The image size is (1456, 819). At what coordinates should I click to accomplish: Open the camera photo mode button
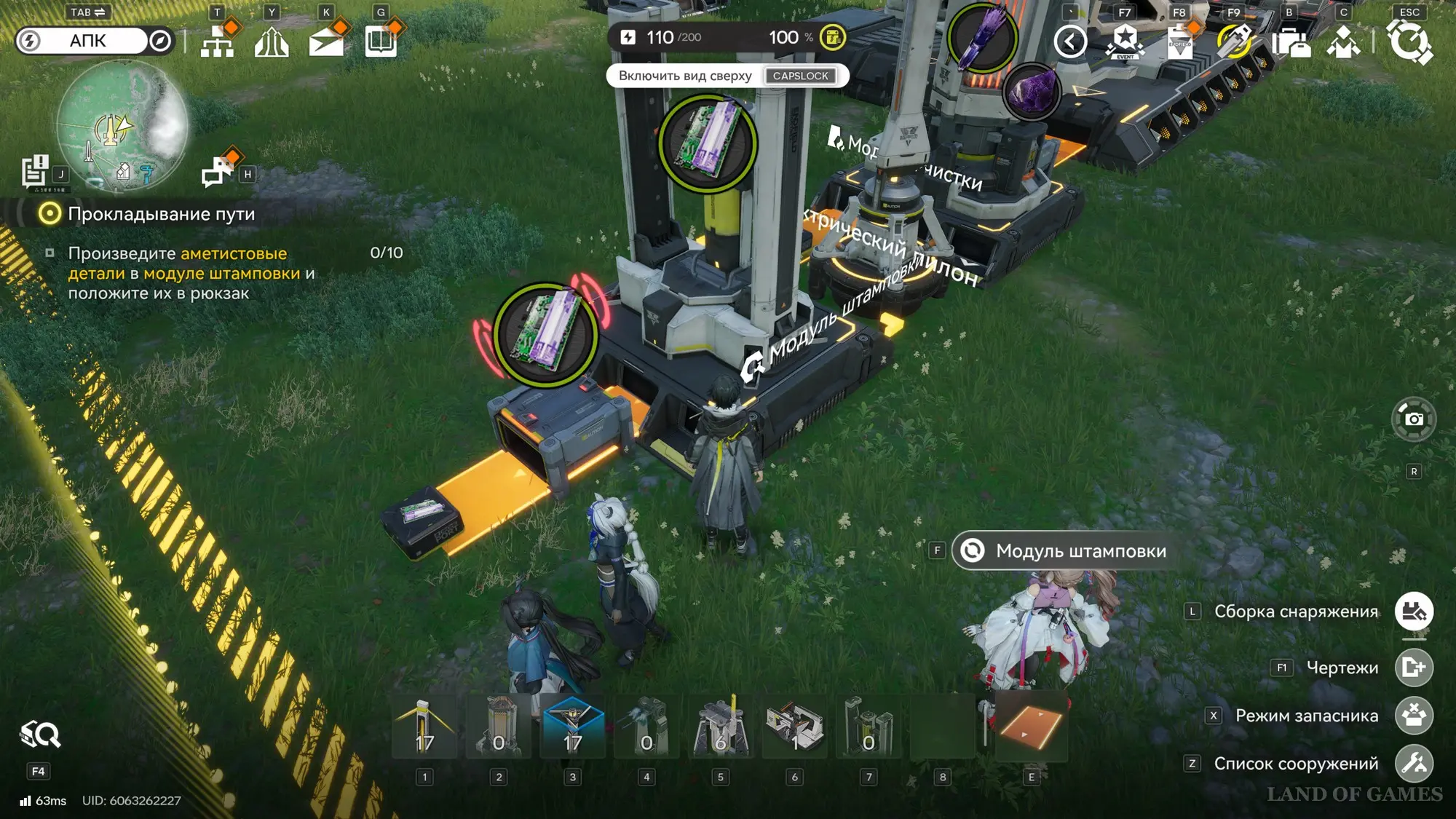click(1413, 419)
